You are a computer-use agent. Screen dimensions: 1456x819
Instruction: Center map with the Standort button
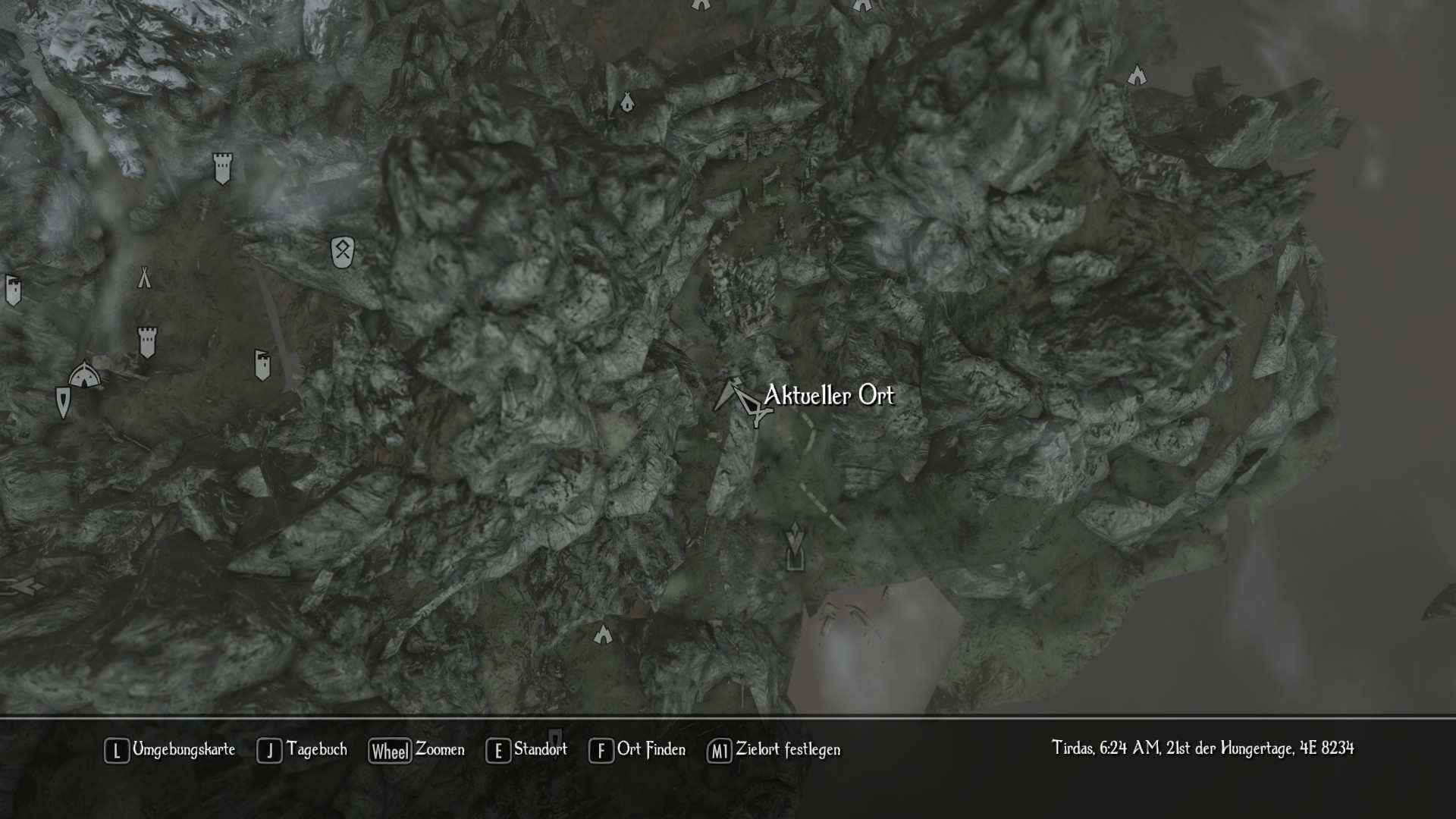[526, 750]
